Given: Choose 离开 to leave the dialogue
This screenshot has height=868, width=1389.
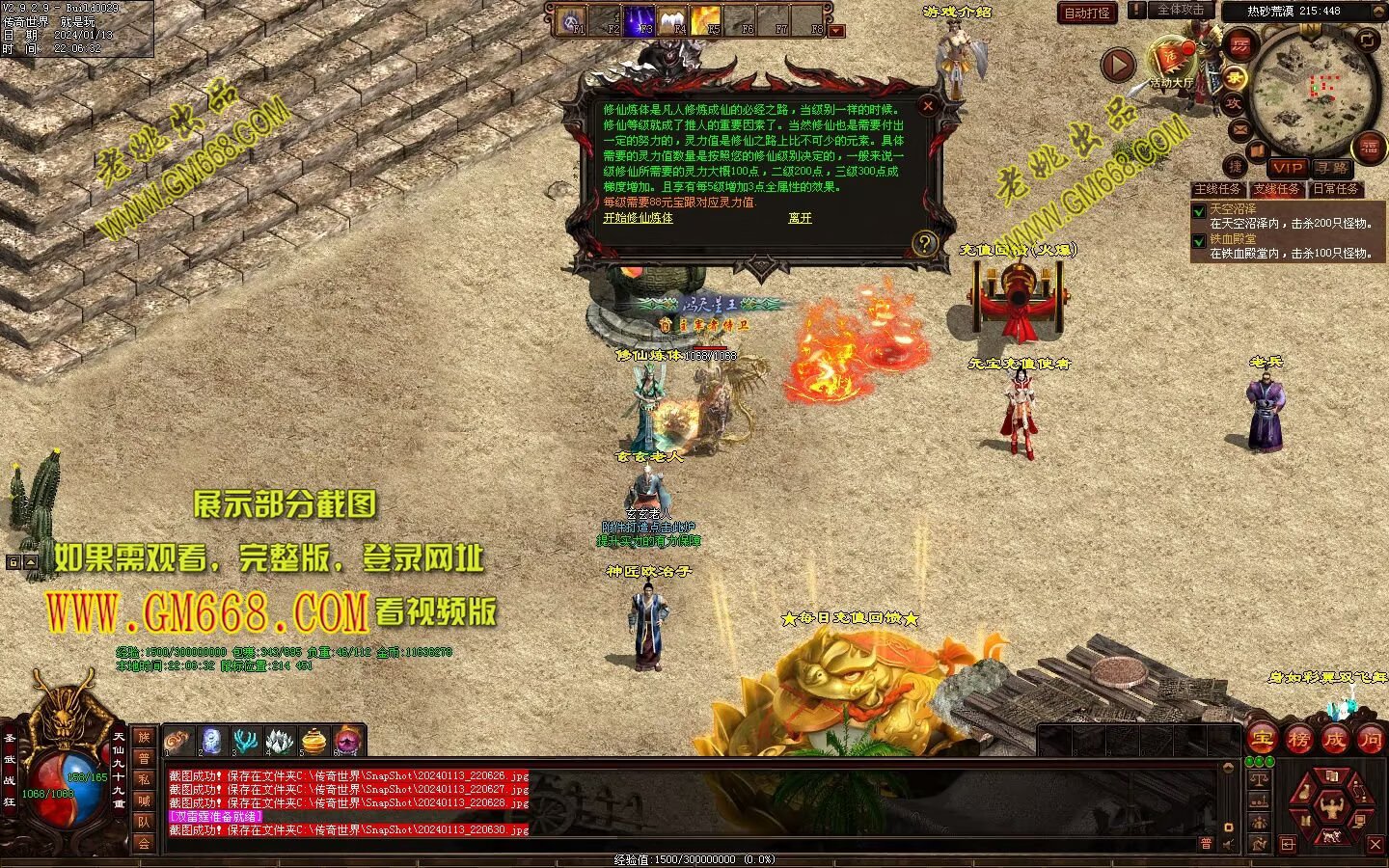Looking at the screenshot, I should [800, 218].
